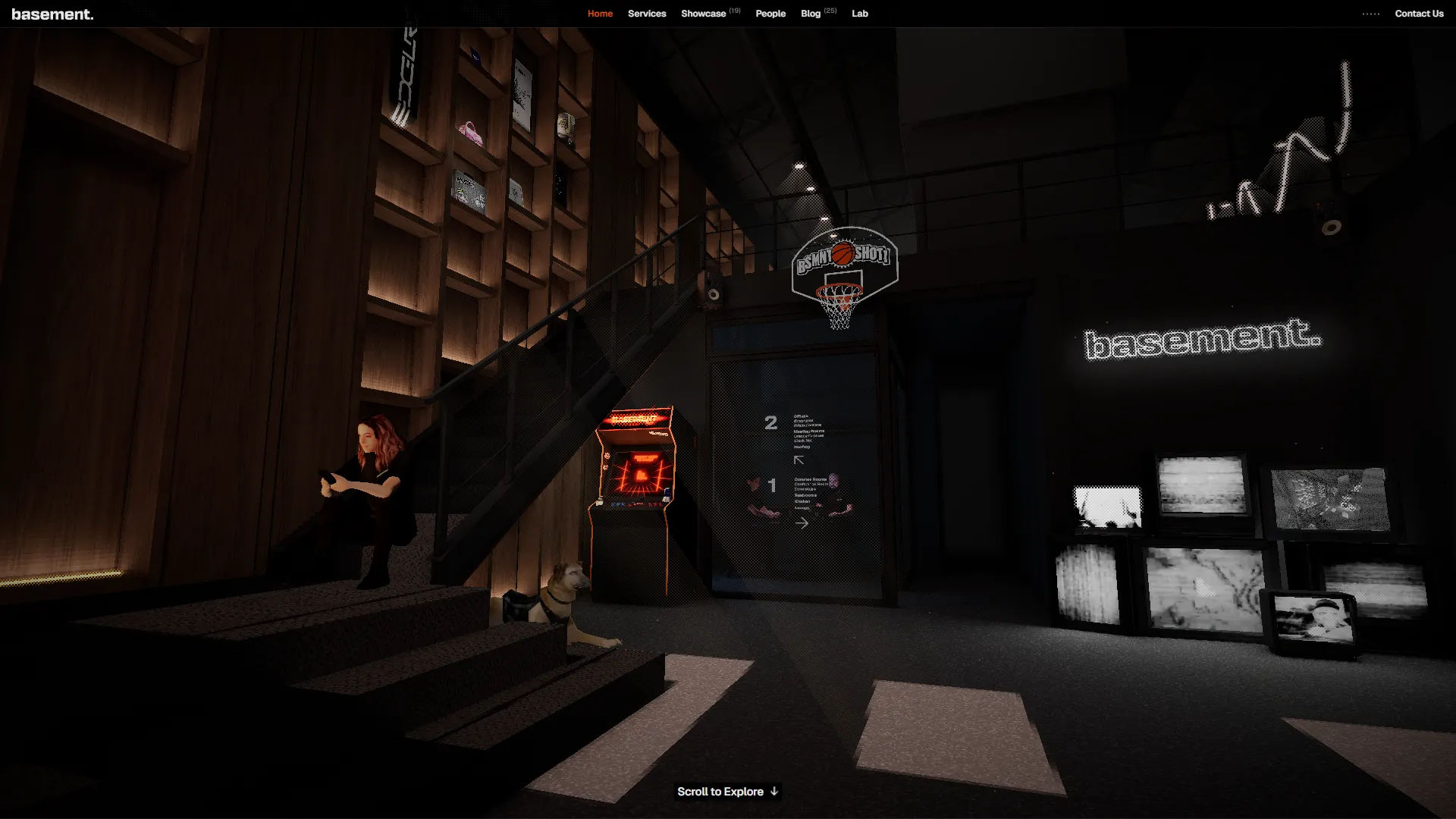
Task: Go to the Home page
Action: click(600, 14)
